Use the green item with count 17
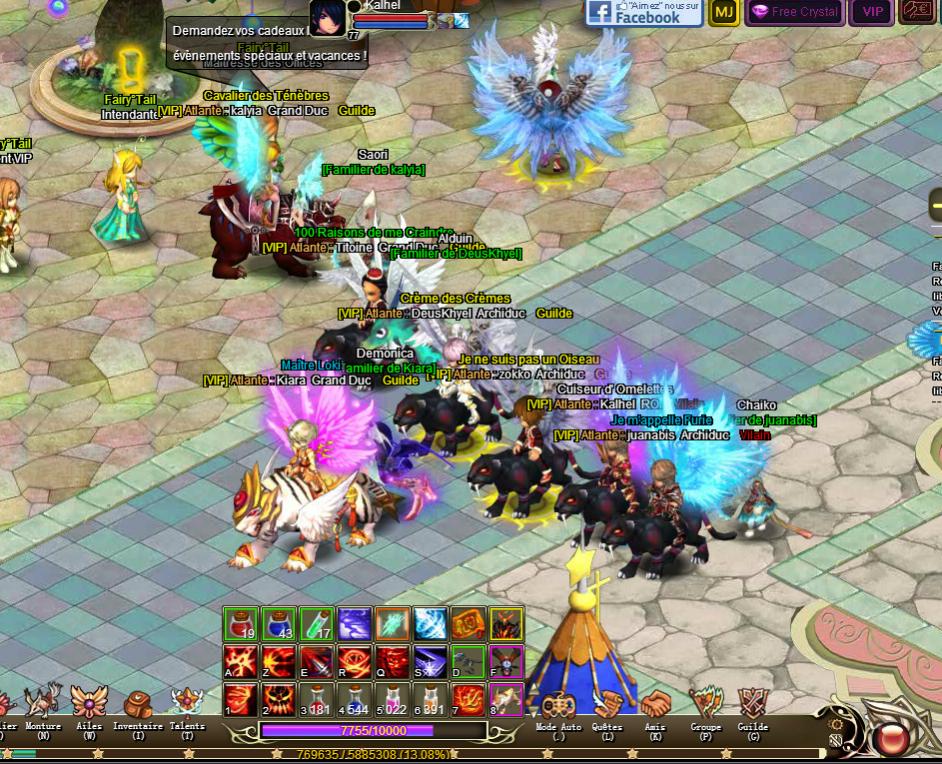This screenshot has height=764, width=942. (x=317, y=624)
